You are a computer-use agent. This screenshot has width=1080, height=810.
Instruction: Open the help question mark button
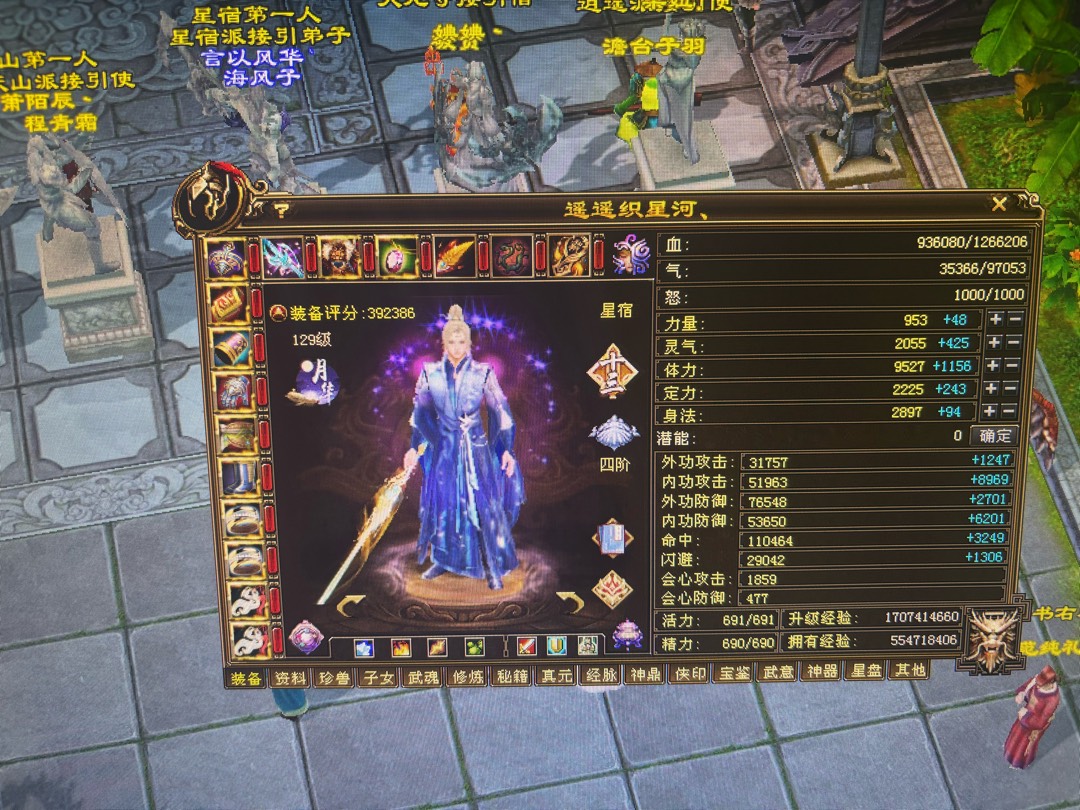pyautogui.click(x=282, y=211)
